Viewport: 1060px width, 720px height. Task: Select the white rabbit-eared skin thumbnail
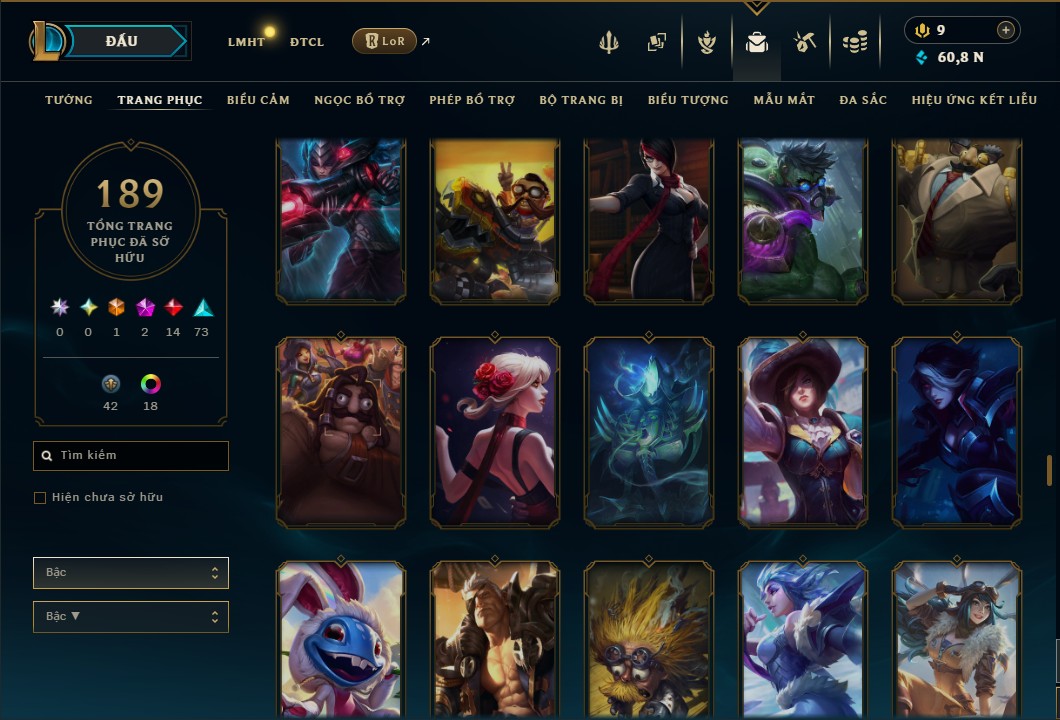[341, 640]
